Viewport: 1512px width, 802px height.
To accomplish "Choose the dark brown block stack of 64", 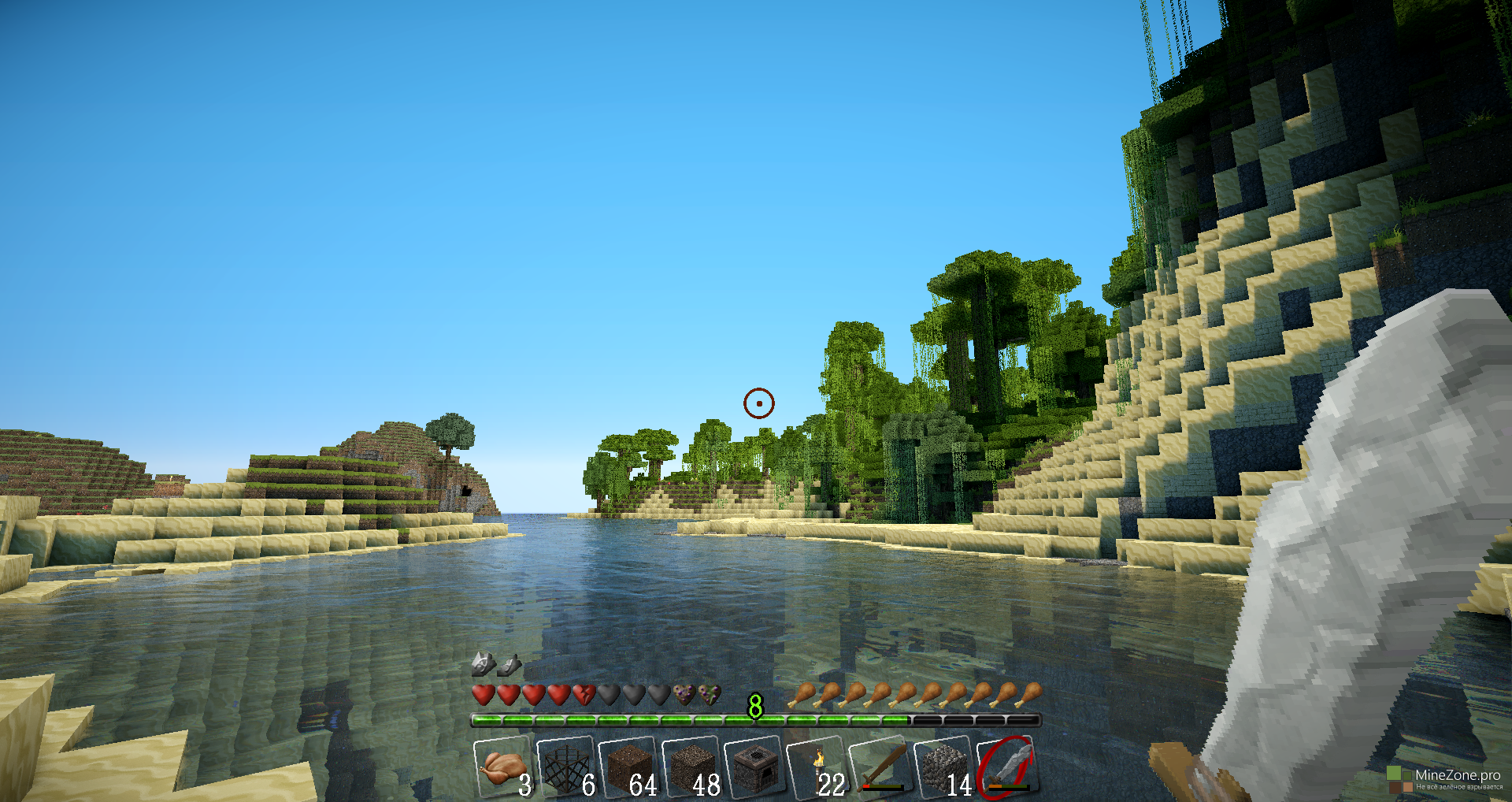I will 628,767.
